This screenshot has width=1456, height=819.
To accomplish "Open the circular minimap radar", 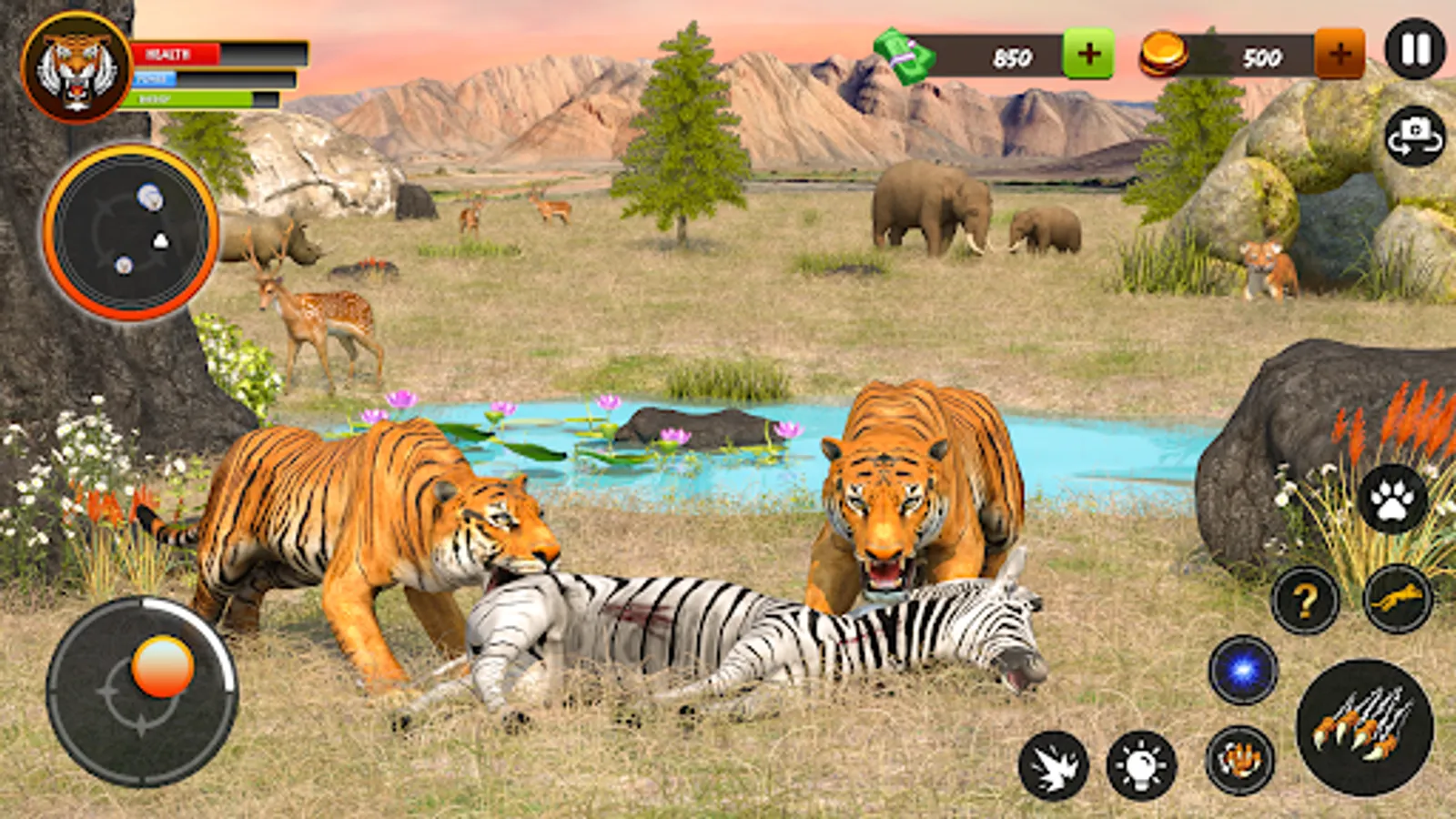I will [x=130, y=233].
